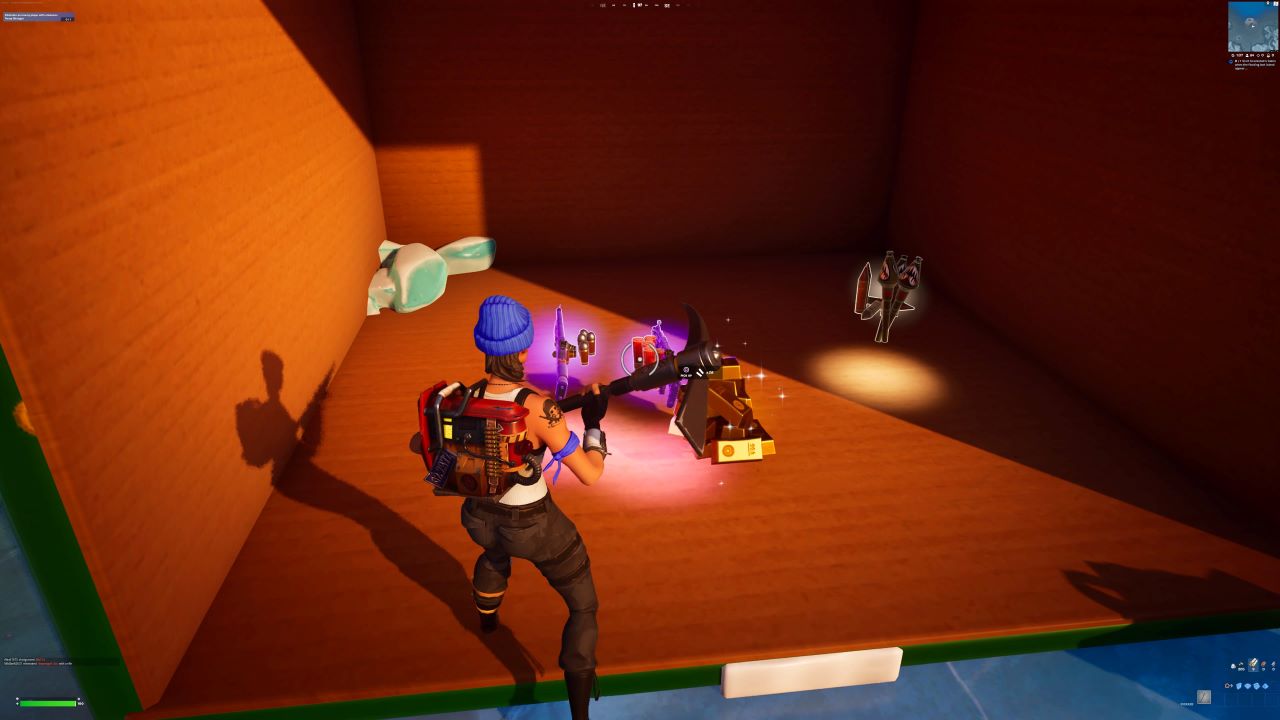Click the highlighted item slot in the hotbar

[x=1253, y=664]
